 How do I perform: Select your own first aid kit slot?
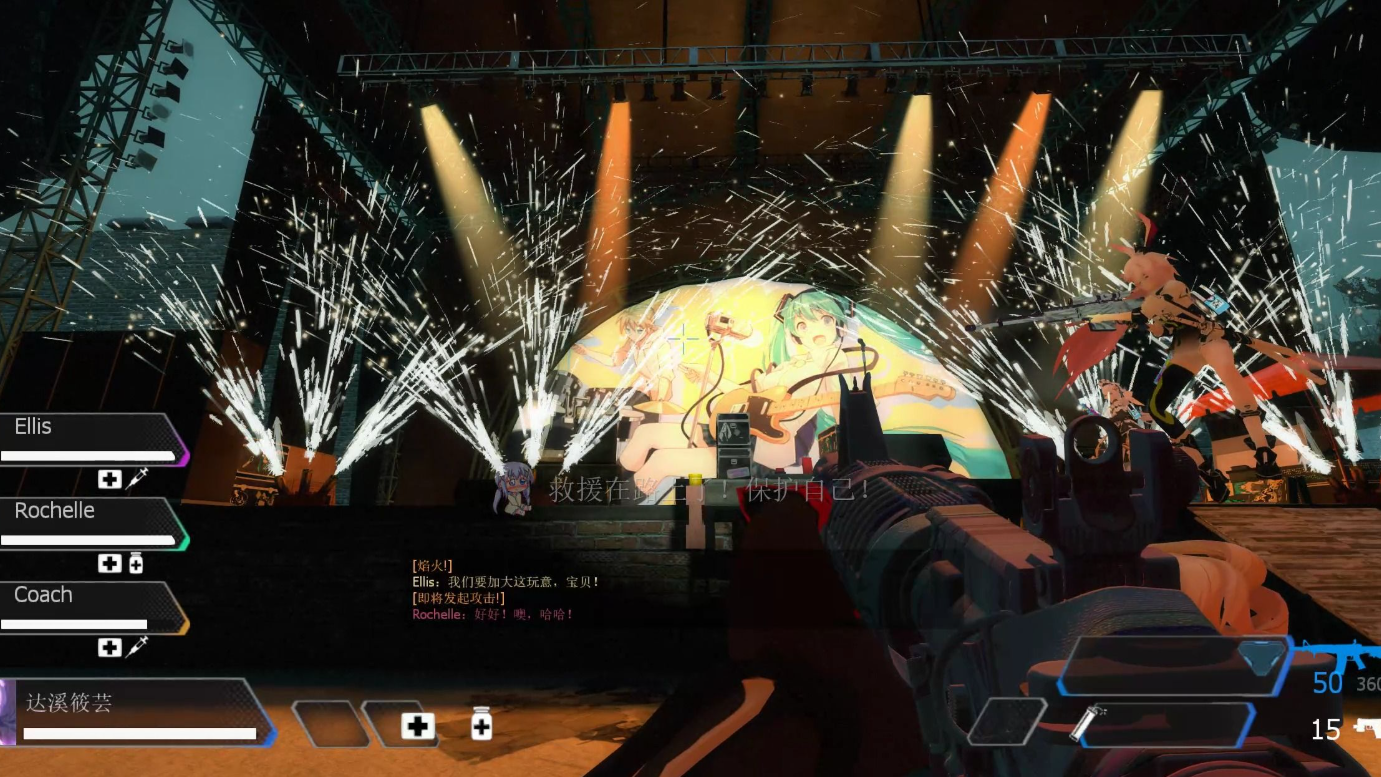[417, 725]
